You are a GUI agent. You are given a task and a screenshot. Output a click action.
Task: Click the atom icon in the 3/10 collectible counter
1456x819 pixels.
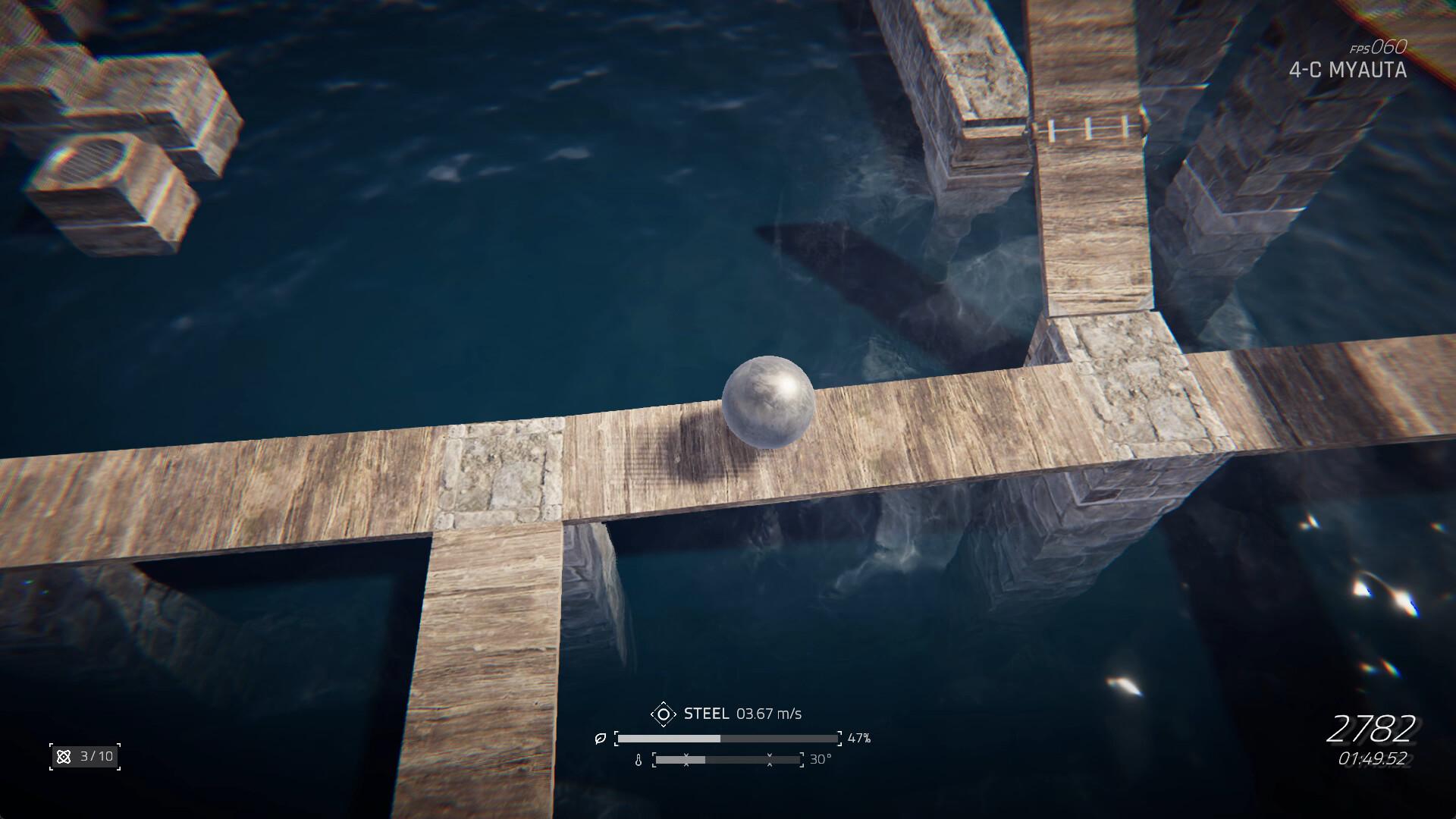coord(64,756)
